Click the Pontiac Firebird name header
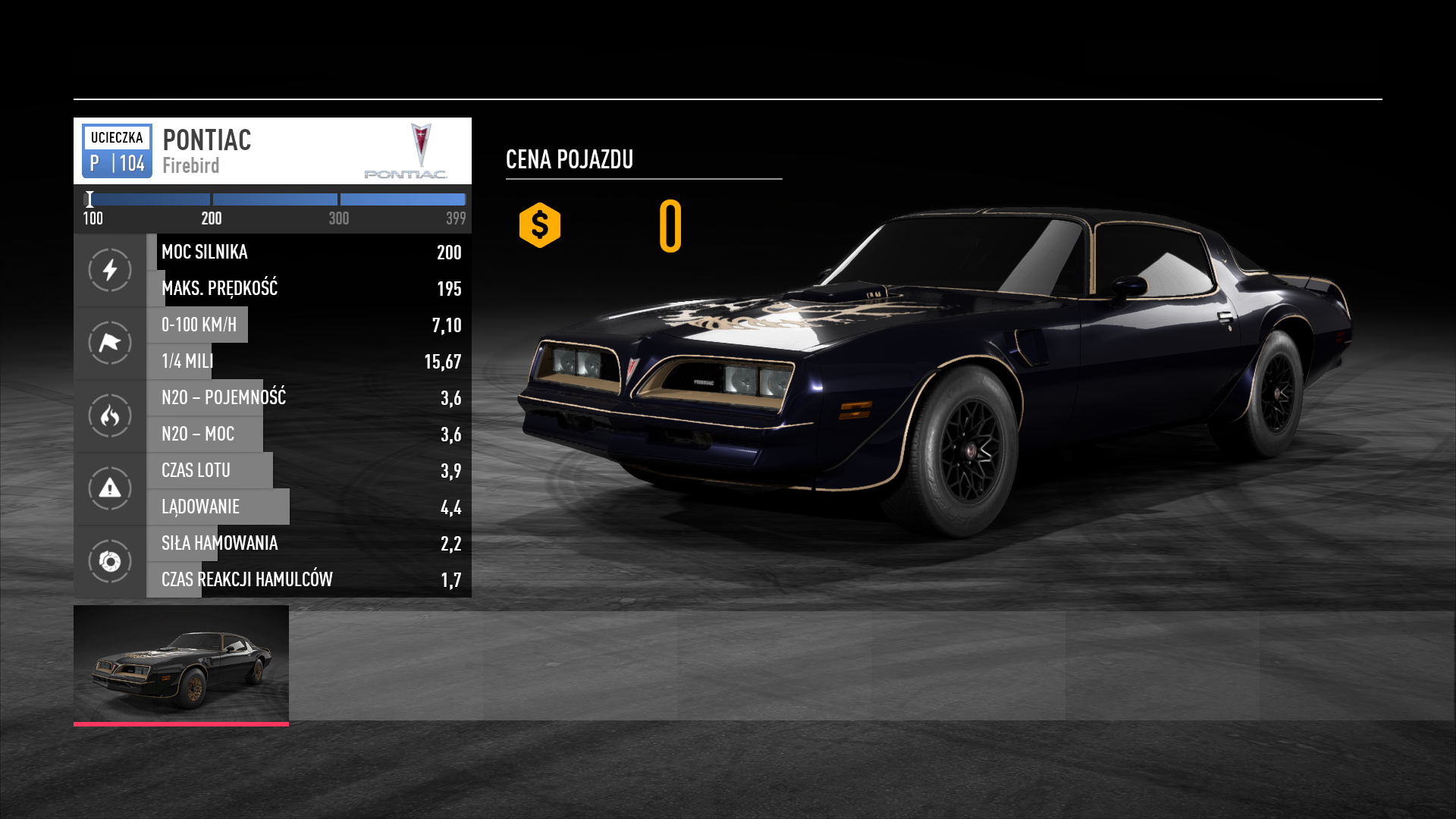The width and height of the screenshot is (1456, 819). [x=206, y=151]
